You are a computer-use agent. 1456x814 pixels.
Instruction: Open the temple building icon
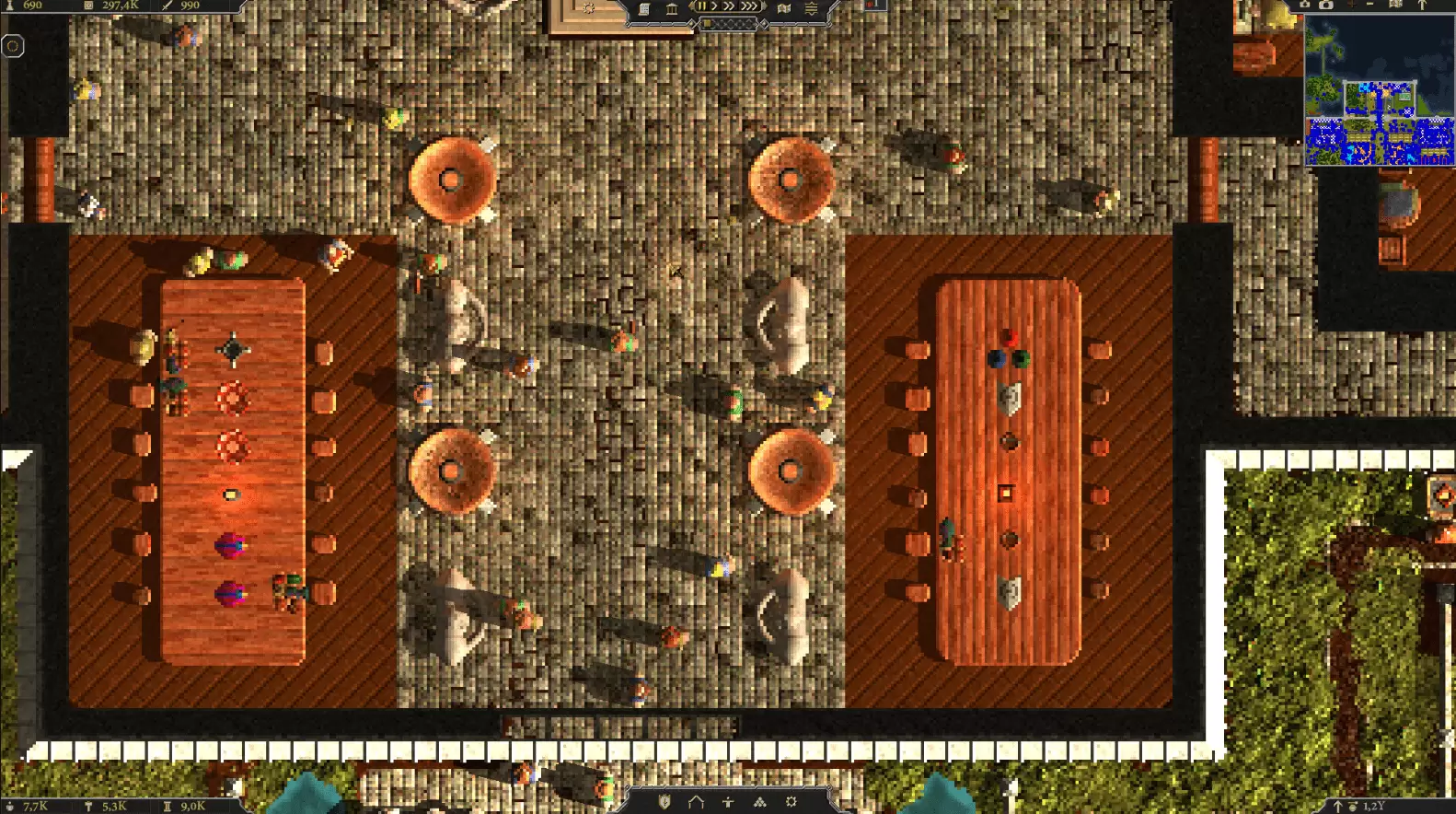672,9
